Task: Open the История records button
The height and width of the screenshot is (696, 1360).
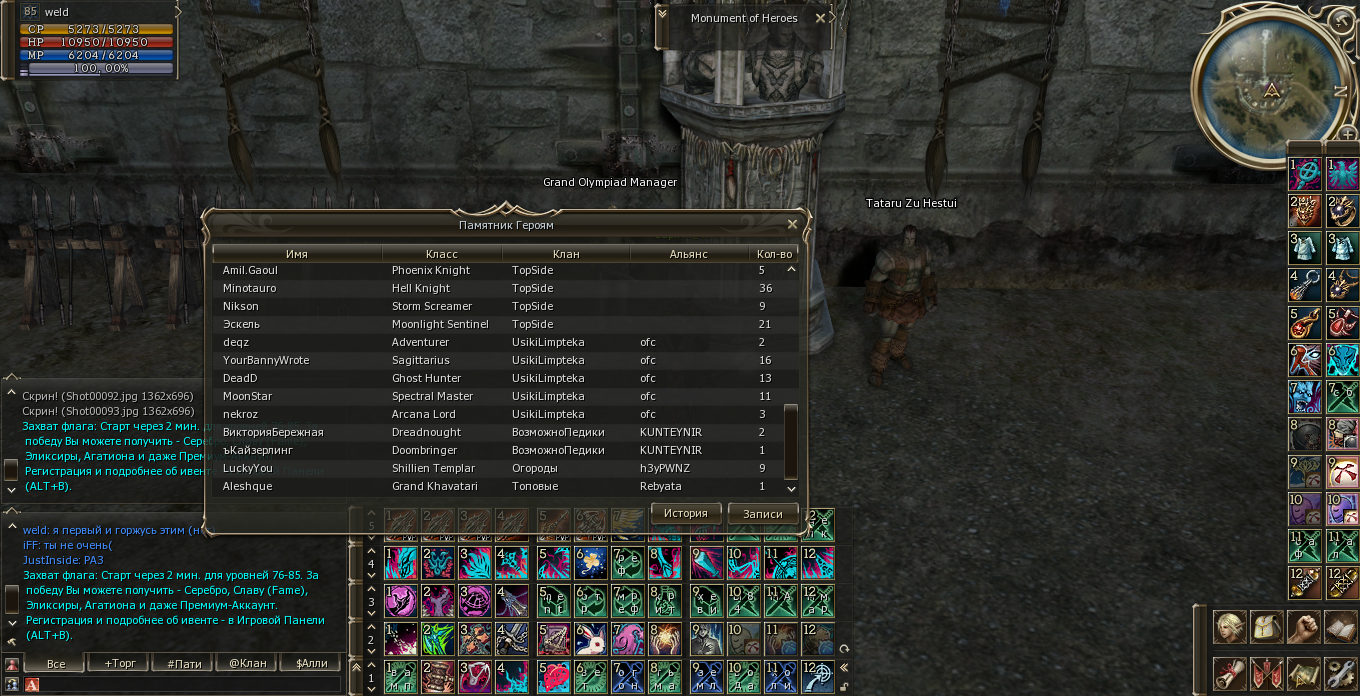Action: tap(685, 513)
